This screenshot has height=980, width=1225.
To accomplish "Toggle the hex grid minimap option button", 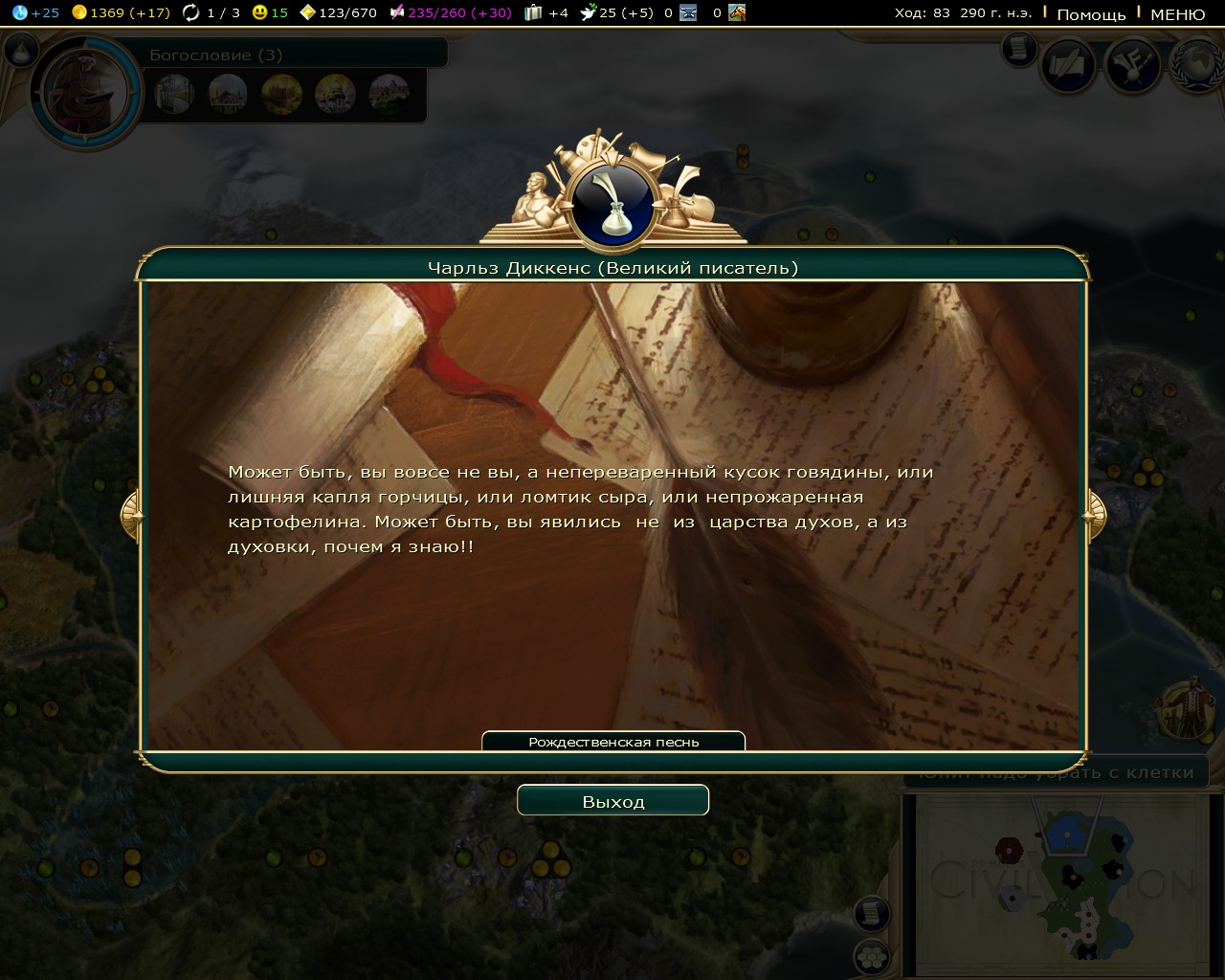I will click(x=871, y=956).
